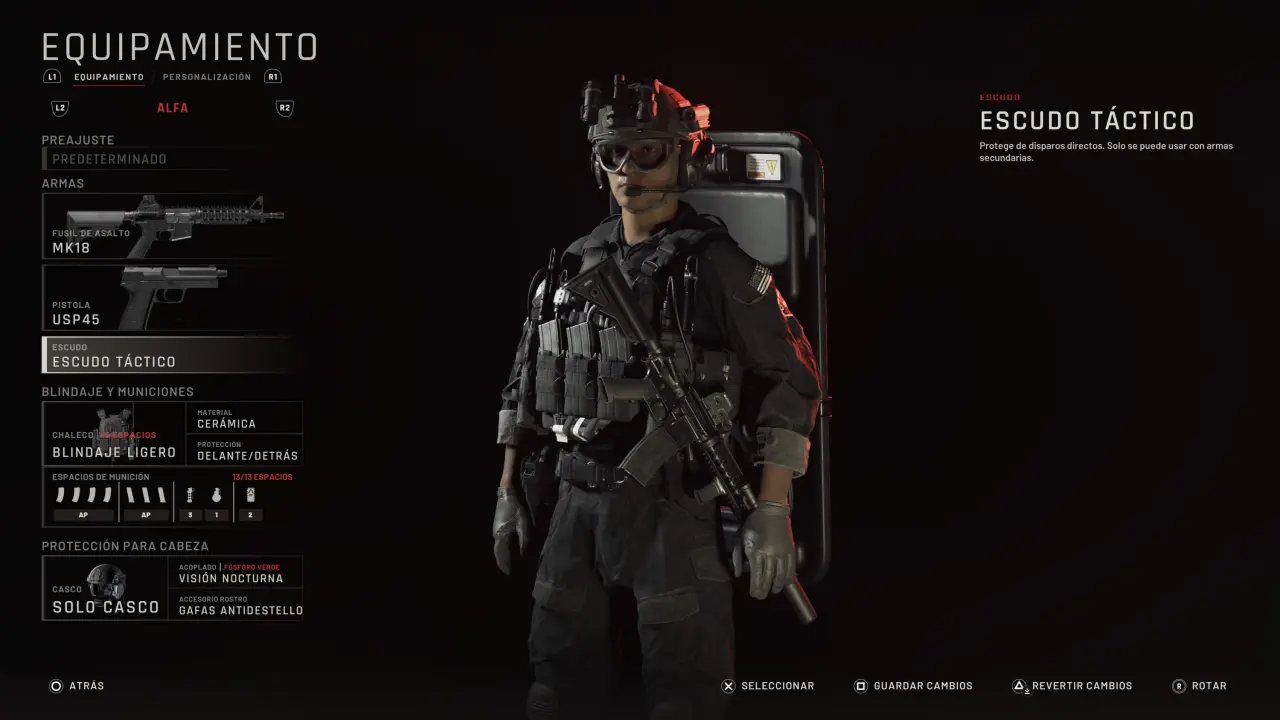Open the Escudo Táctico shield slot
Screen dimensions: 1280x720
(x=167, y=355)
